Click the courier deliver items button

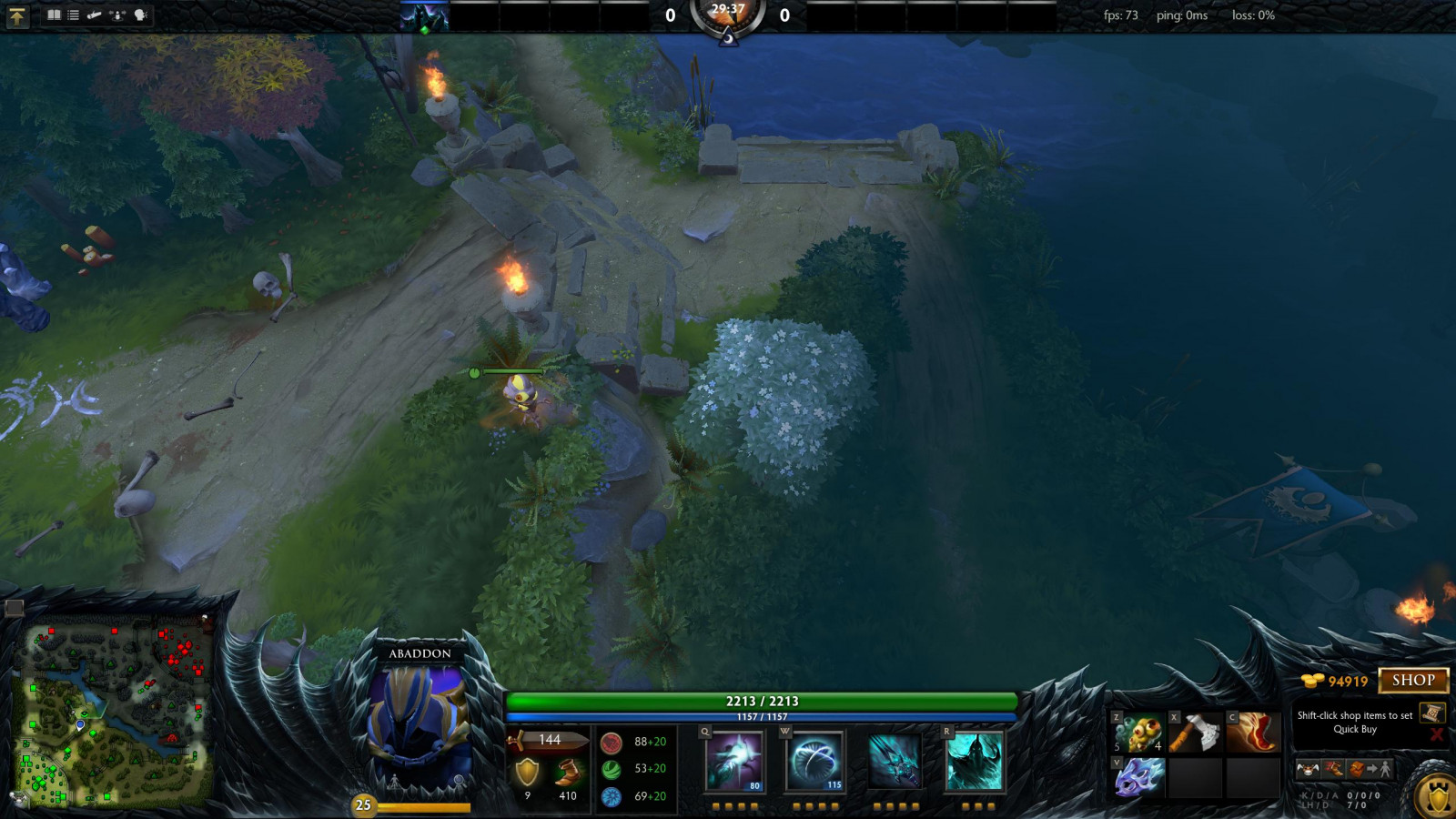click(x=1371, y=770)
